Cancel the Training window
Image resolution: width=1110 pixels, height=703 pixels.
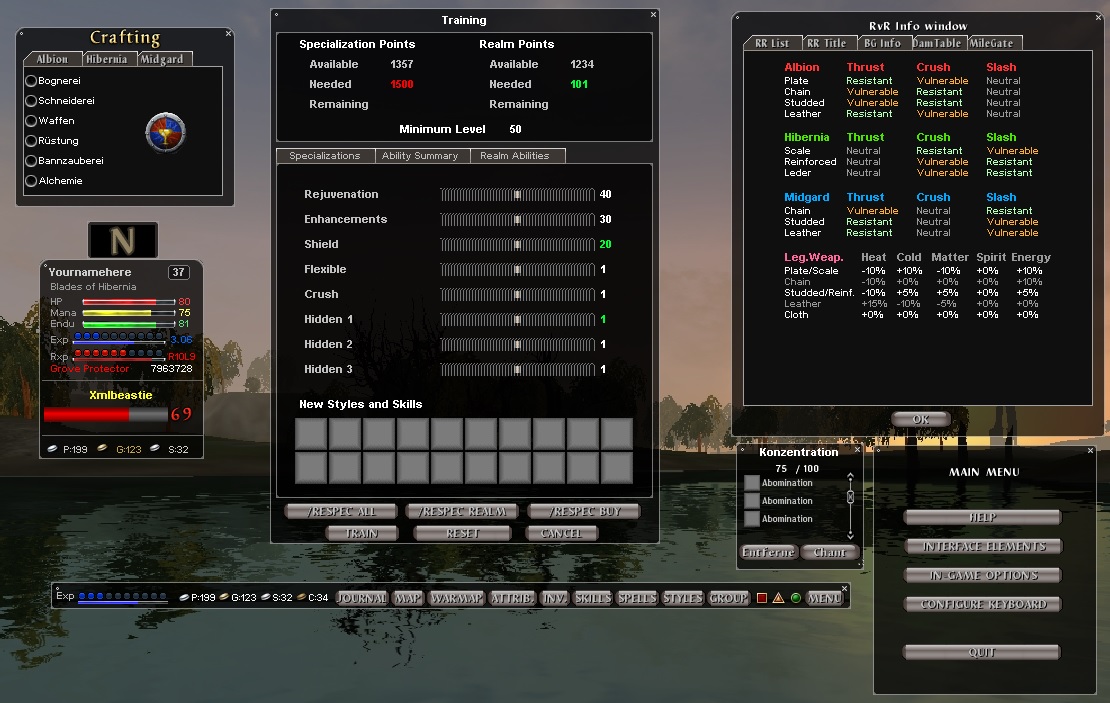point(560,534)
